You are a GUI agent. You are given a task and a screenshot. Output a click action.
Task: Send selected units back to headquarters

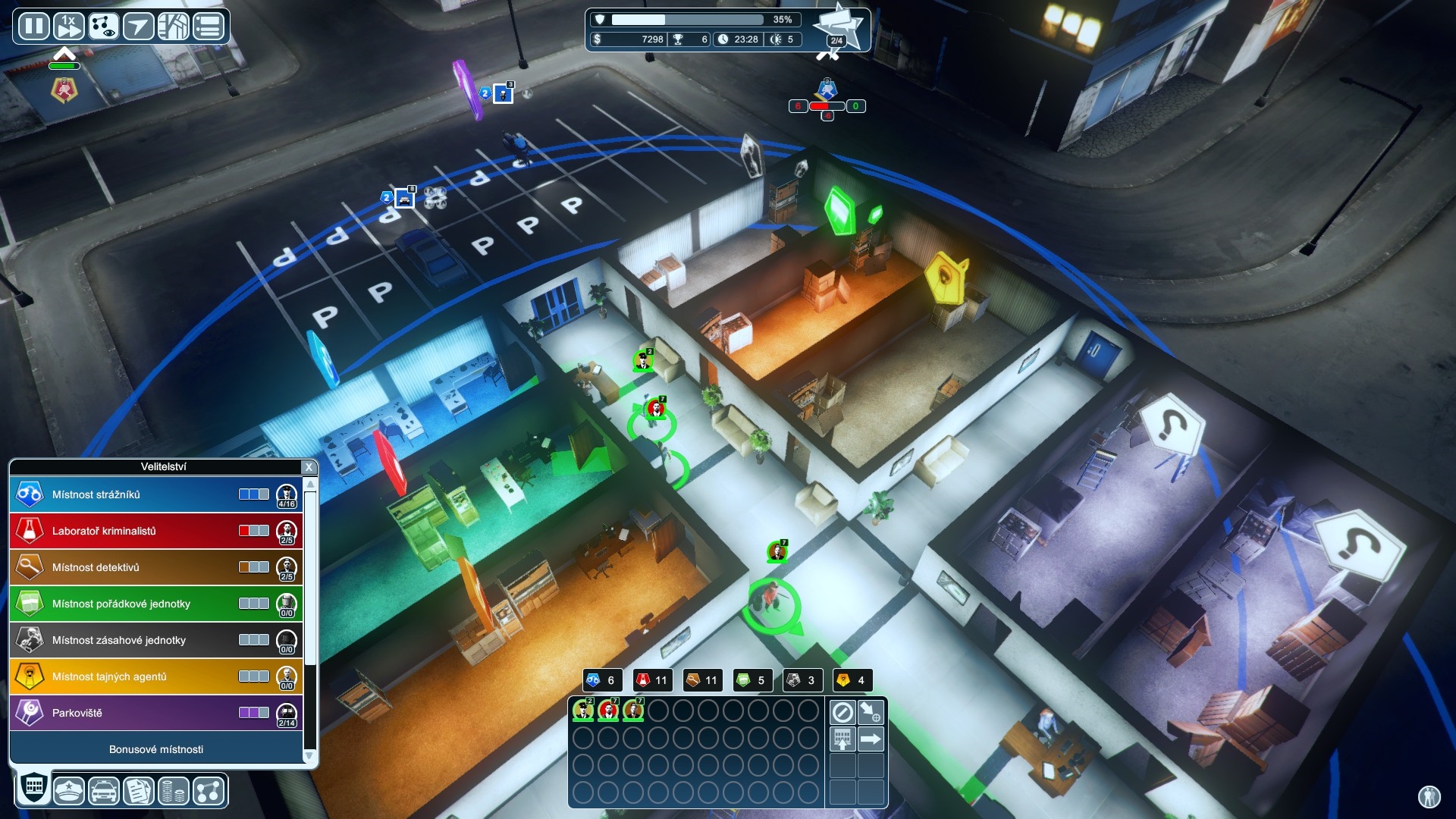[x=843, y=739]
